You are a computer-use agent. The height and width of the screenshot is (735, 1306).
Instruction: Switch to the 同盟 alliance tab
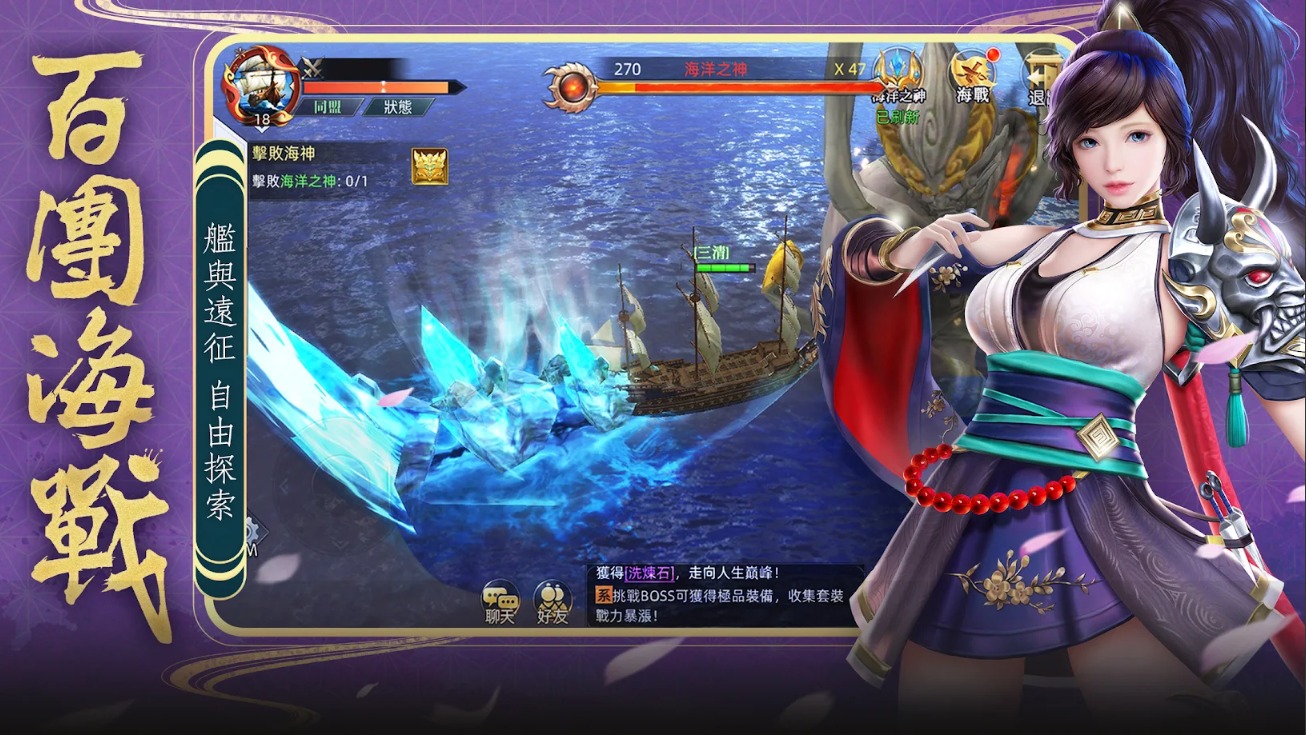coord(327,105)
